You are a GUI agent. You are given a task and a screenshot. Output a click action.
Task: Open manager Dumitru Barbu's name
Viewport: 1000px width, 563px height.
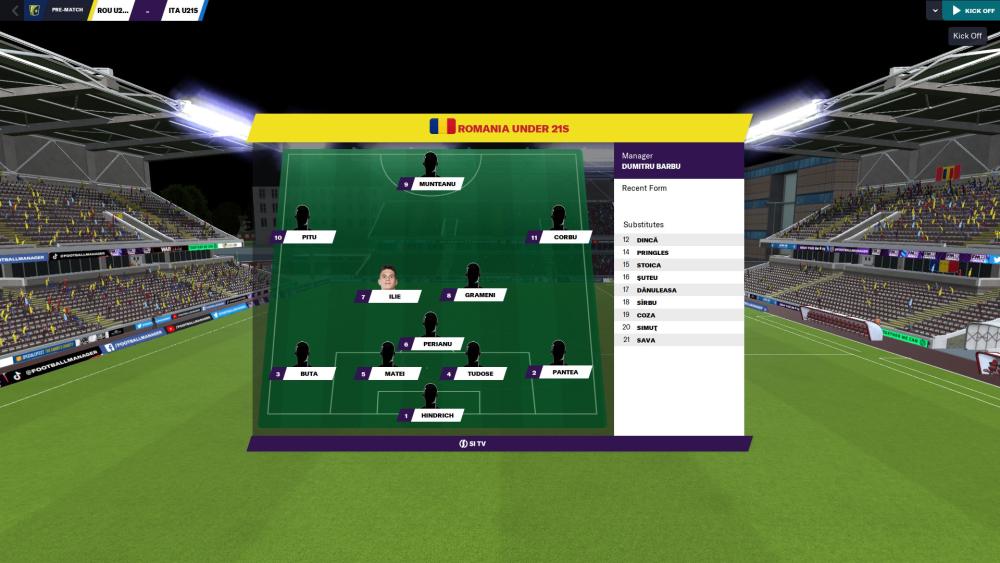click(x=651, y=166)
